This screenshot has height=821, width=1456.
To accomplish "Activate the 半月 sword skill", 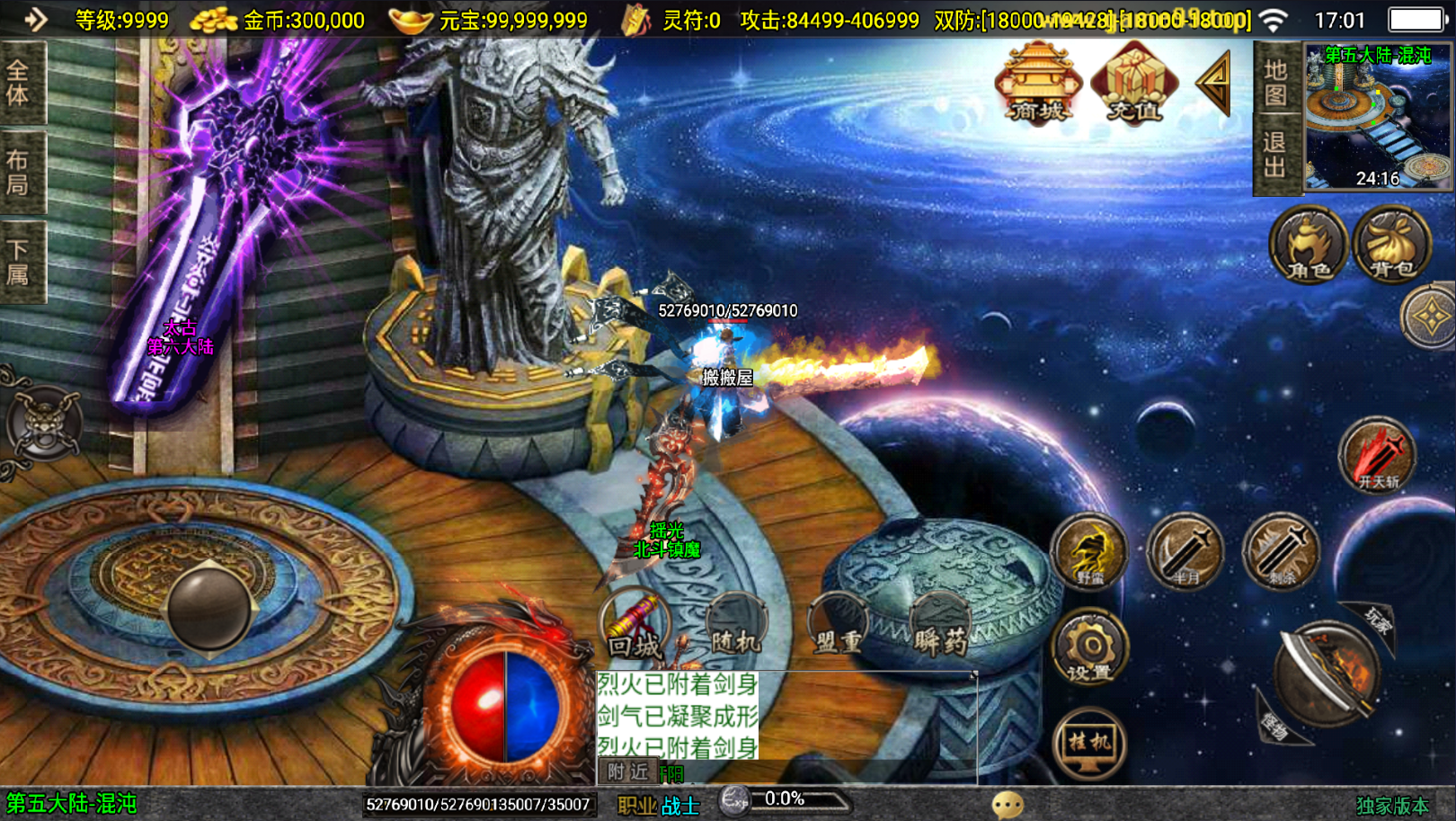I will [x=1185, y=550].
